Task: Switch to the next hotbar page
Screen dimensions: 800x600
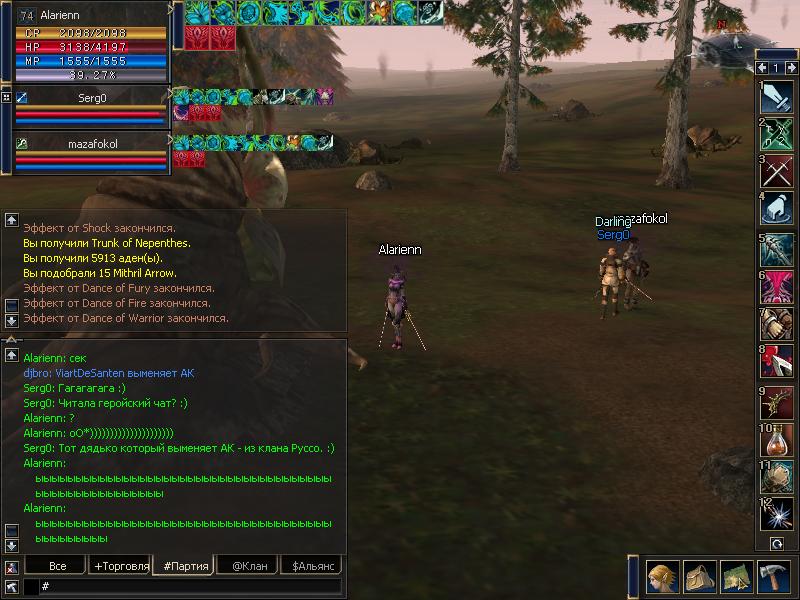Action: click(x=791, y=68)
